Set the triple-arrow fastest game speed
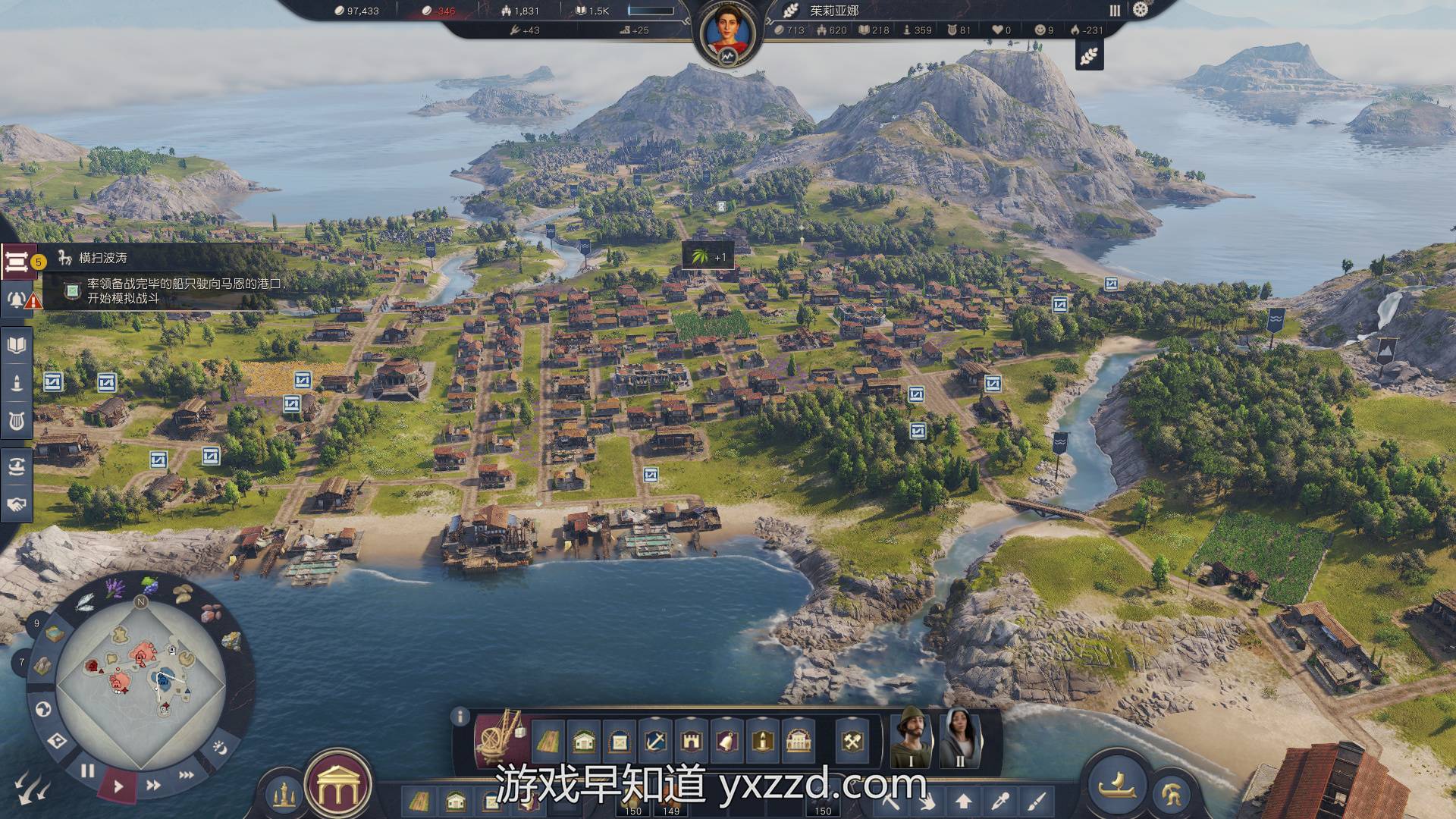The height and width of the screenshot is (819, 1456). (x=186, y=774)
